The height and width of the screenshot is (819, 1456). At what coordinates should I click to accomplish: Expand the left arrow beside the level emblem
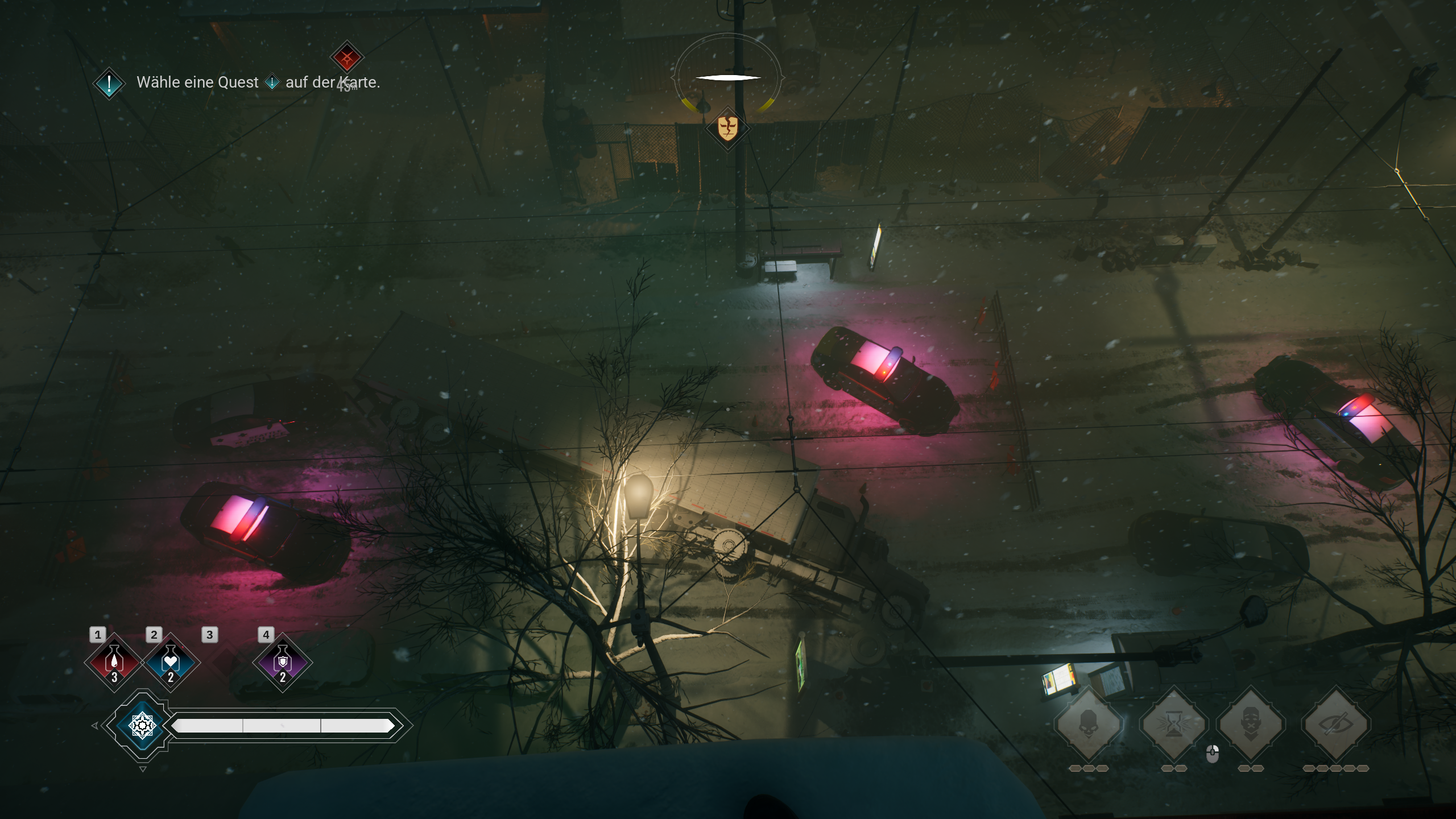tap(94, 726)
